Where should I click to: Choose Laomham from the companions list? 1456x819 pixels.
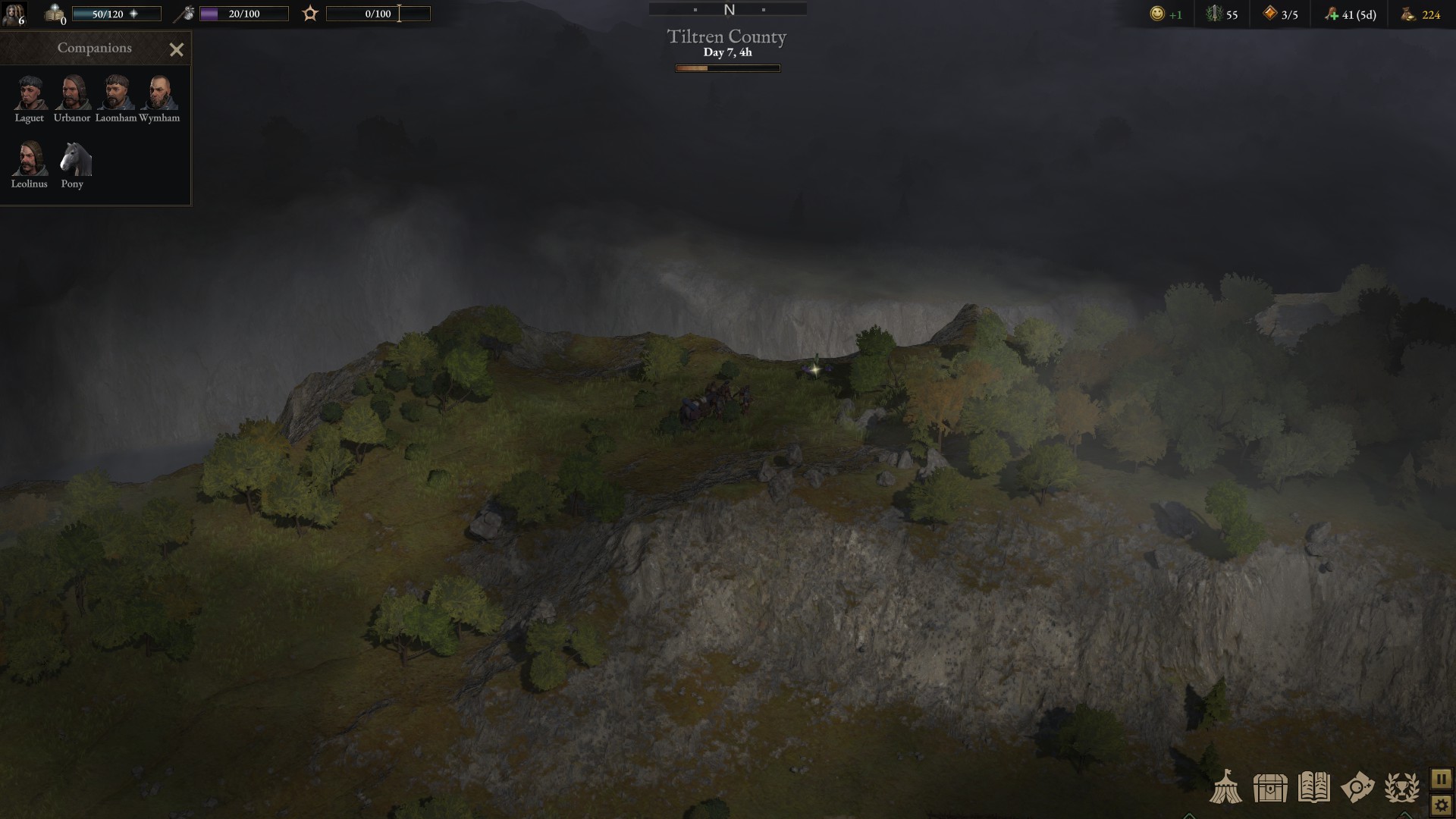115,93
